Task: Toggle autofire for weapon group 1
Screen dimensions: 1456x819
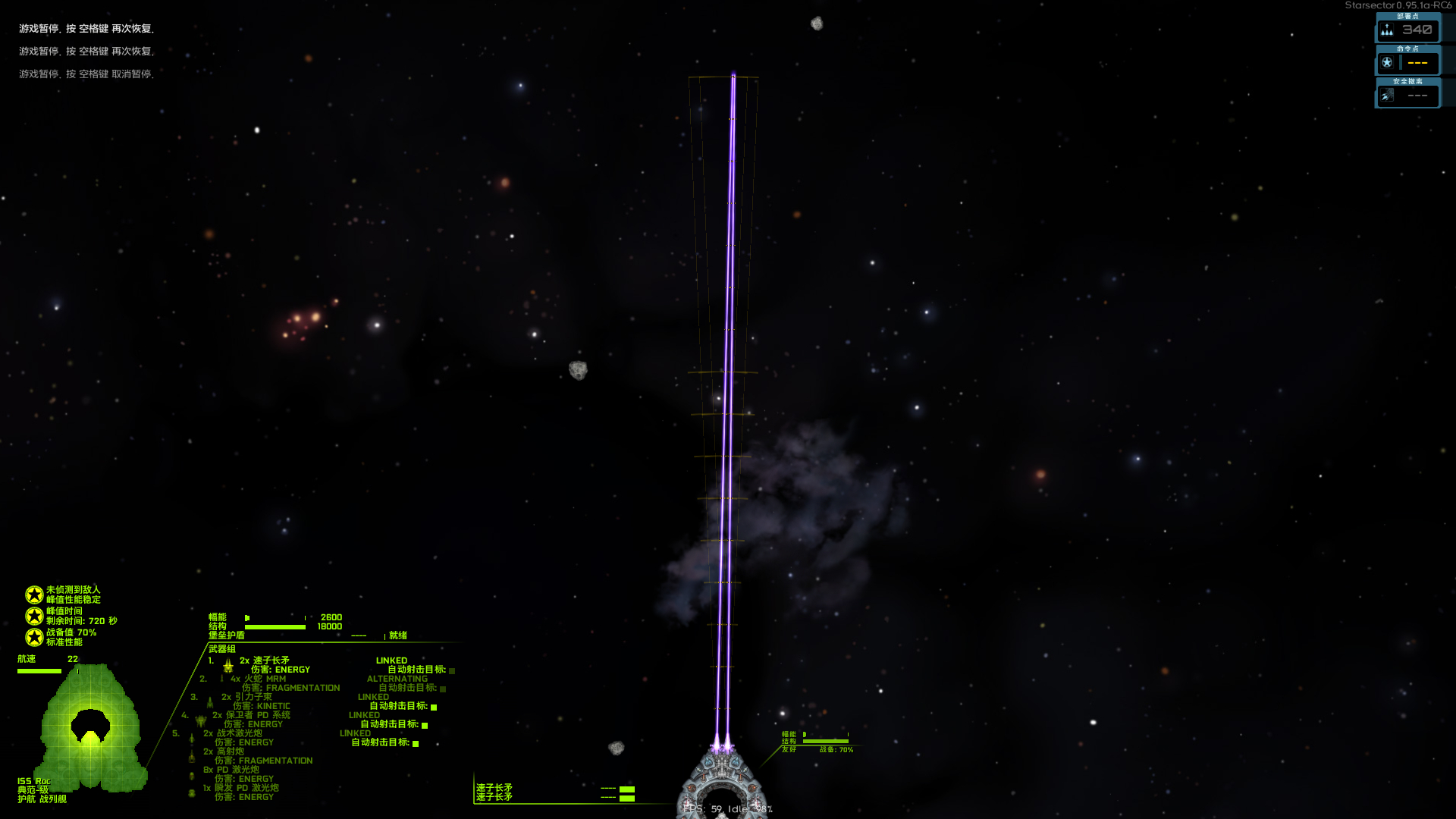Action: (x=452, y=672)
